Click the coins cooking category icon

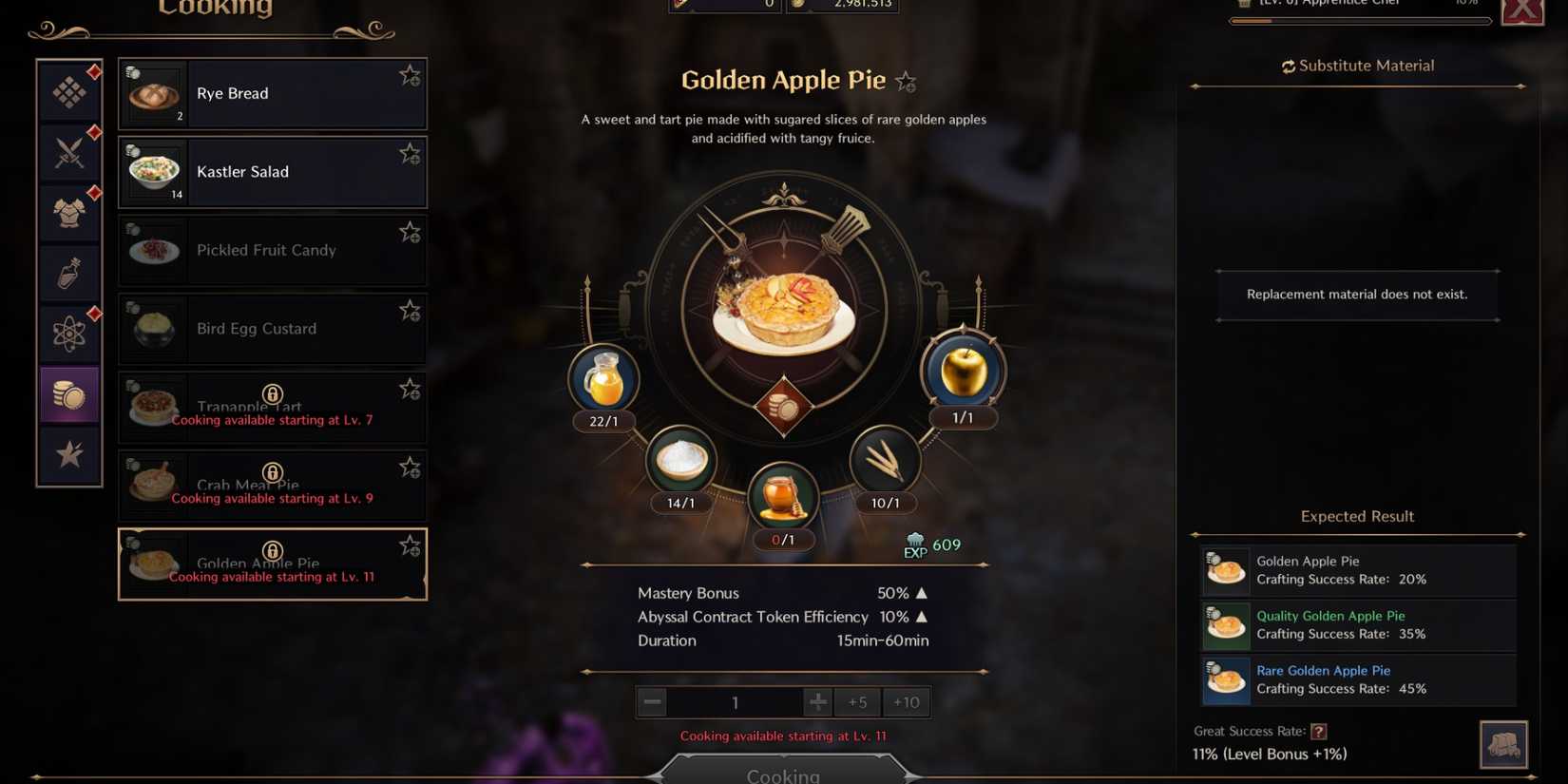pos(68,393)
